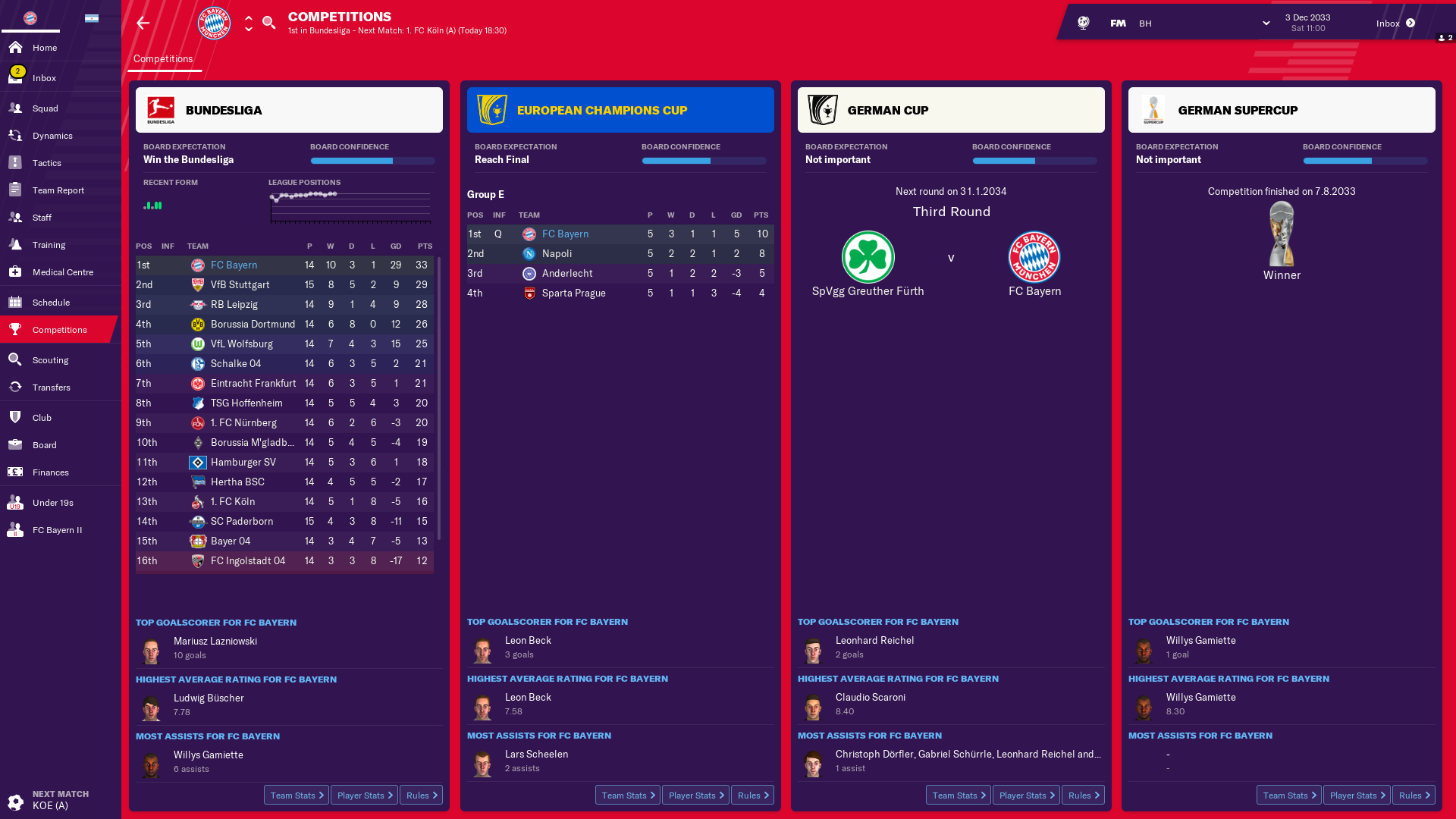Open the Scouting menu
1456x819 pixels.
coord(50,360)
